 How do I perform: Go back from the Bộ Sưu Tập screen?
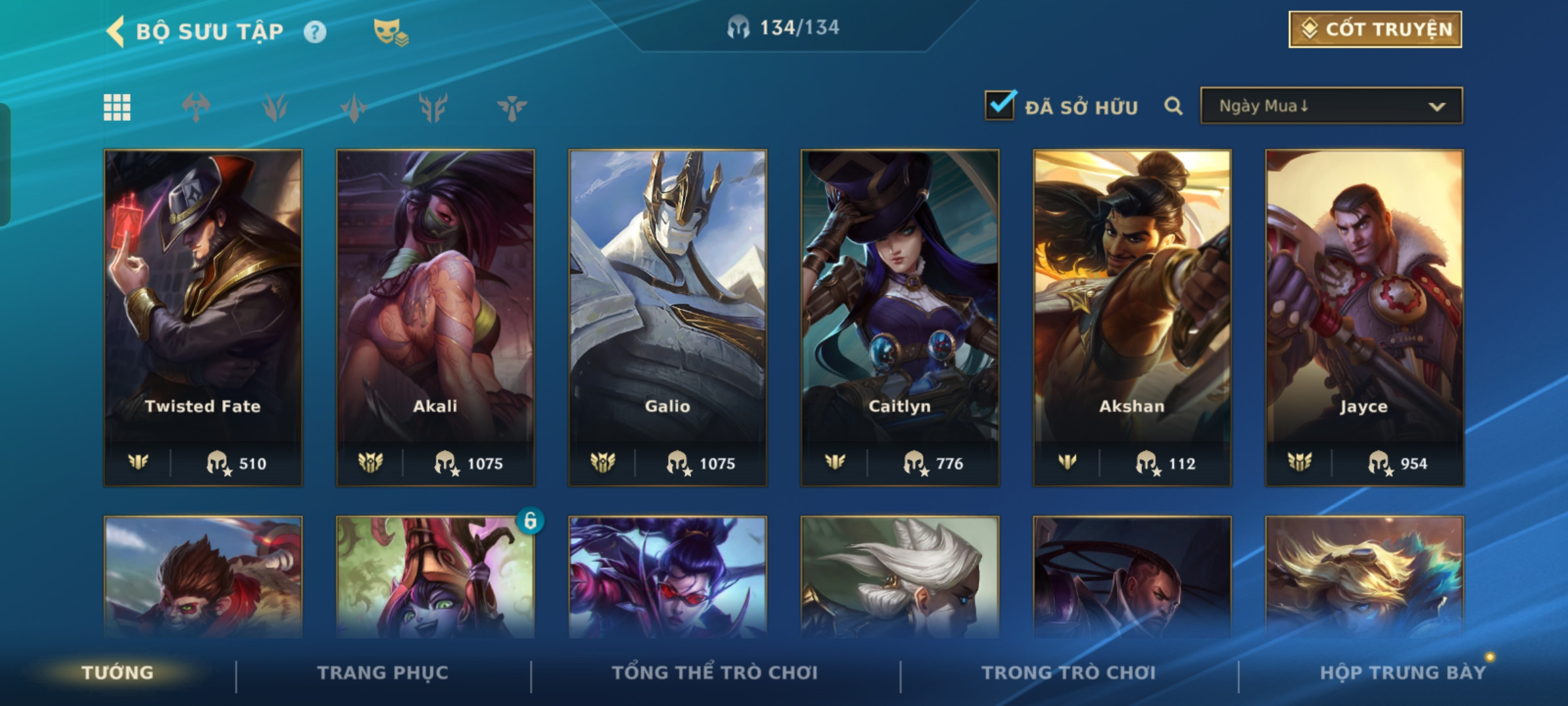click(116, 31)
